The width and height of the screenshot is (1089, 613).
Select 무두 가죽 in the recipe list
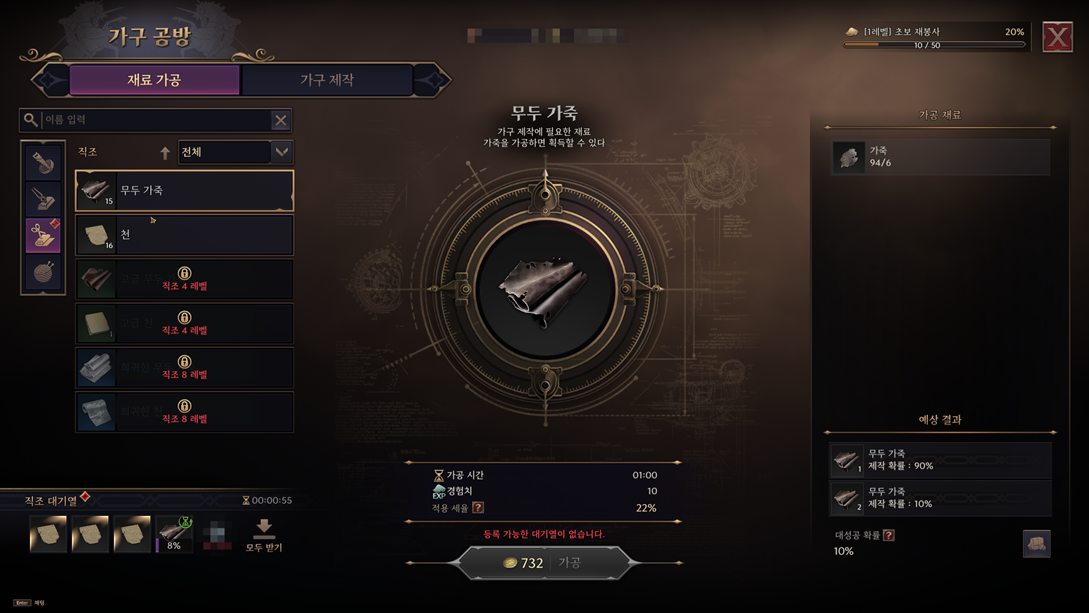(185, 190)
